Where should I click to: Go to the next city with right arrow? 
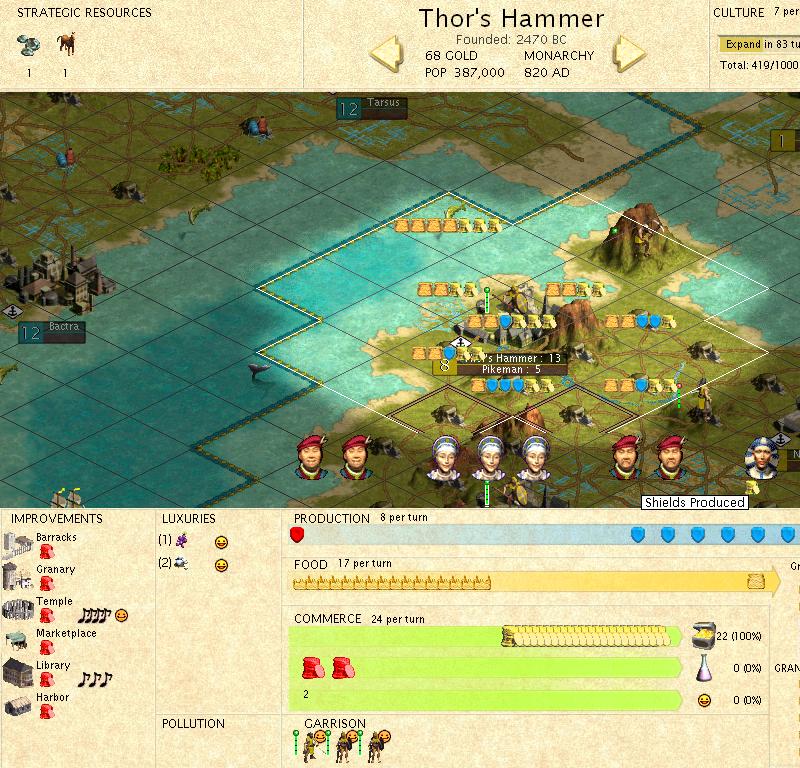coord(630,53)
